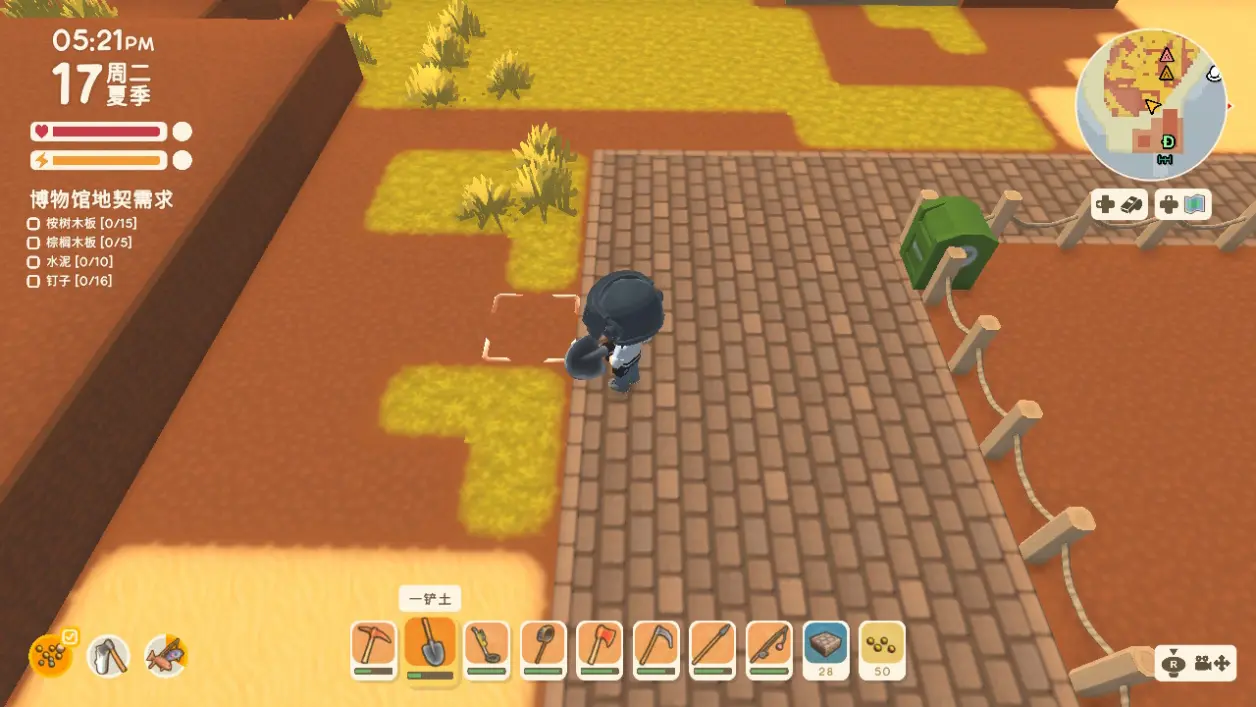Open the orange seeds task icon
This screenshot has width=1256, height=707.
pos(49,656)
